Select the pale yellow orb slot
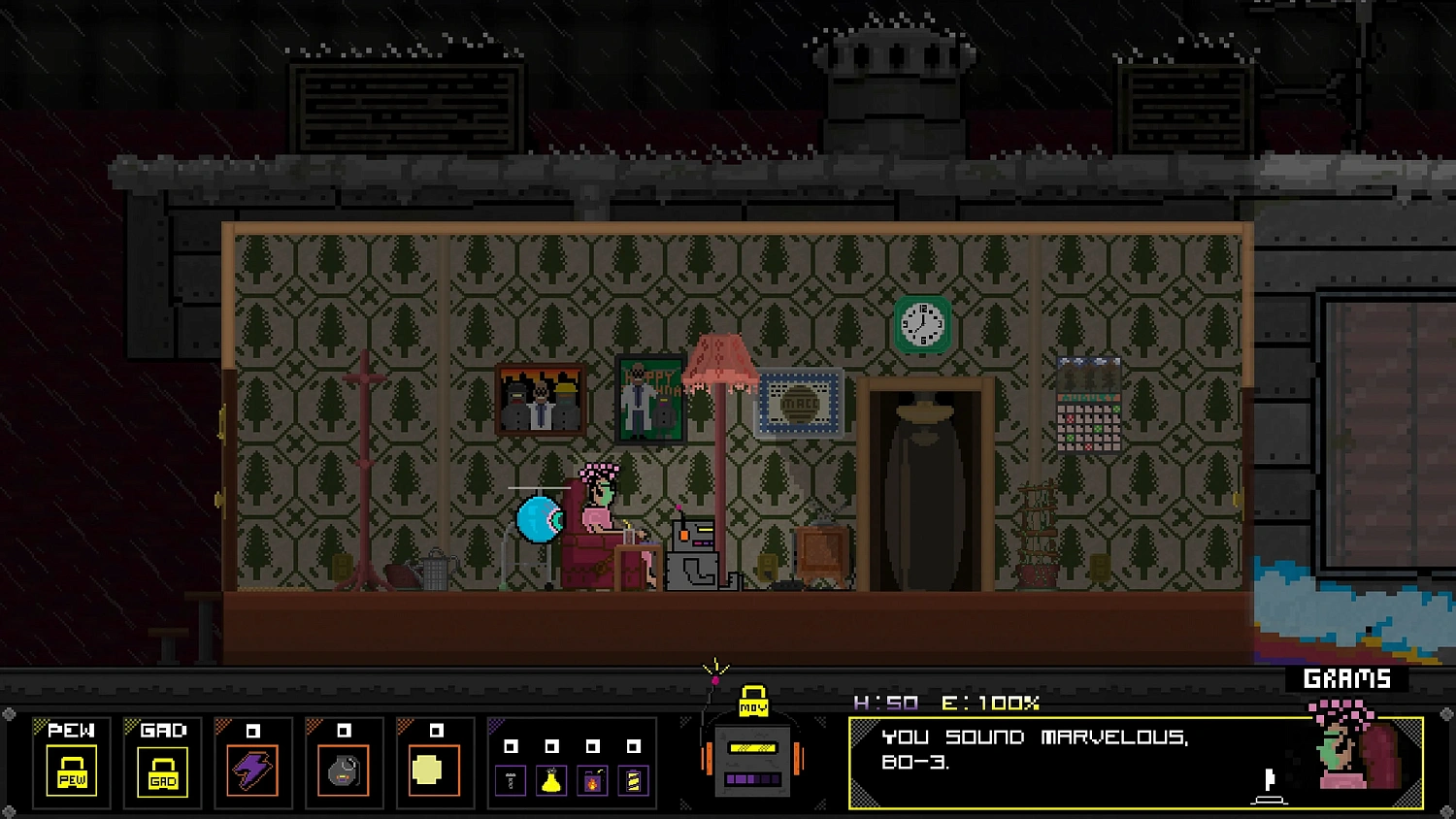The image size is (1456, 819). pyautogui.click(x=434, y=771)
